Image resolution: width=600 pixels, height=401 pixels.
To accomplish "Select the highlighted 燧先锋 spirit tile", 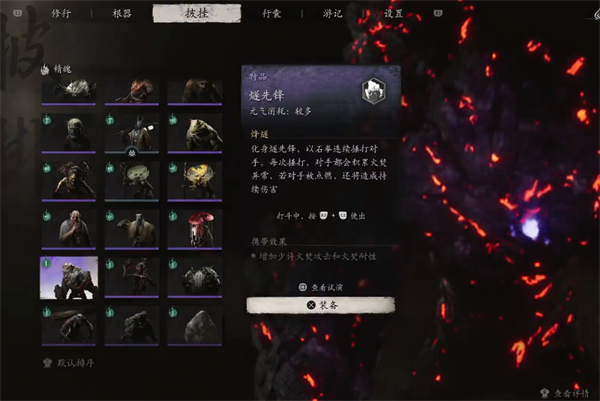I will tap(69, 277).
